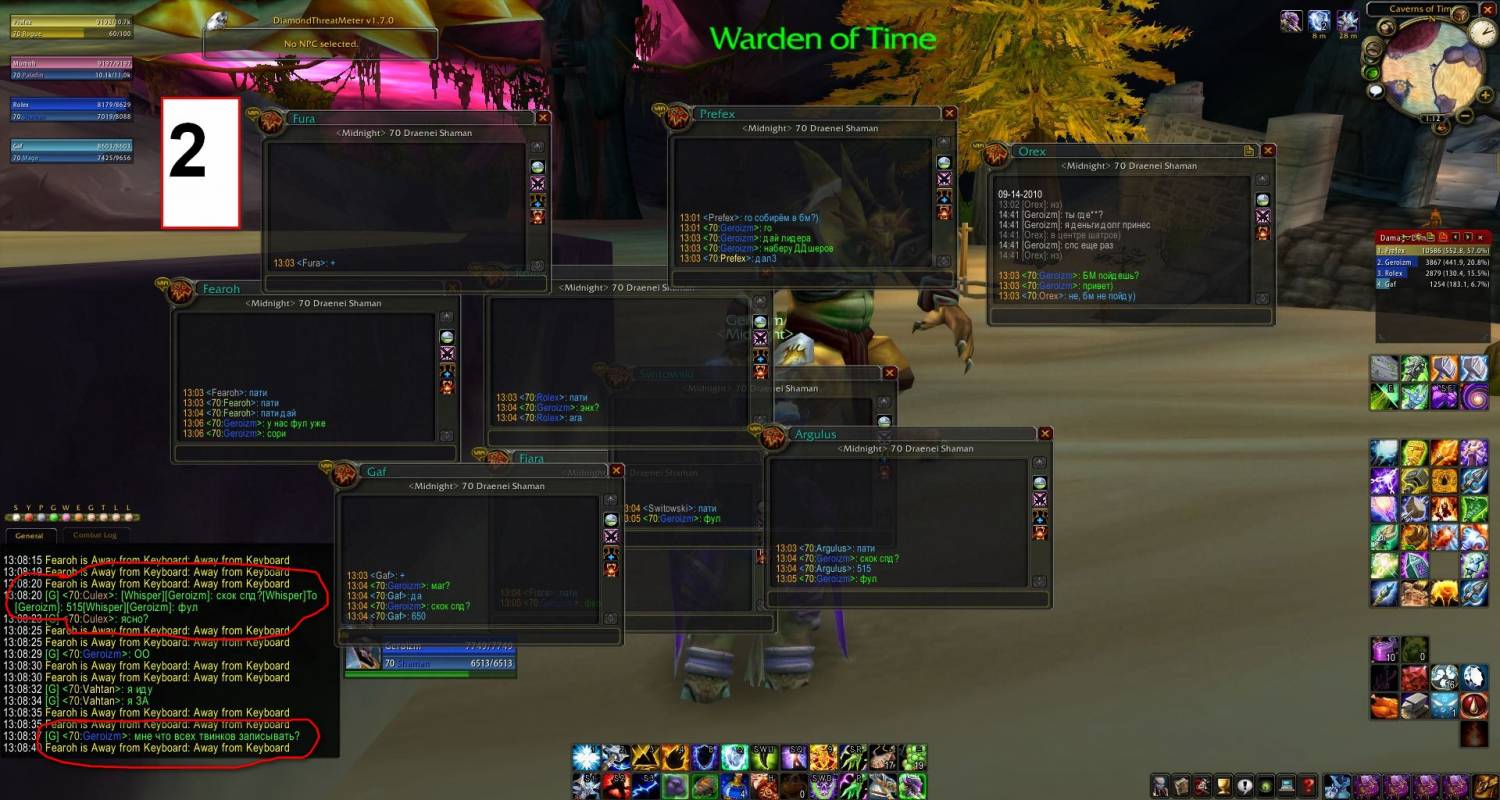Click the clock on the minimap
This screenshot has width=1500, height=800.
[x=1481, y=31]
